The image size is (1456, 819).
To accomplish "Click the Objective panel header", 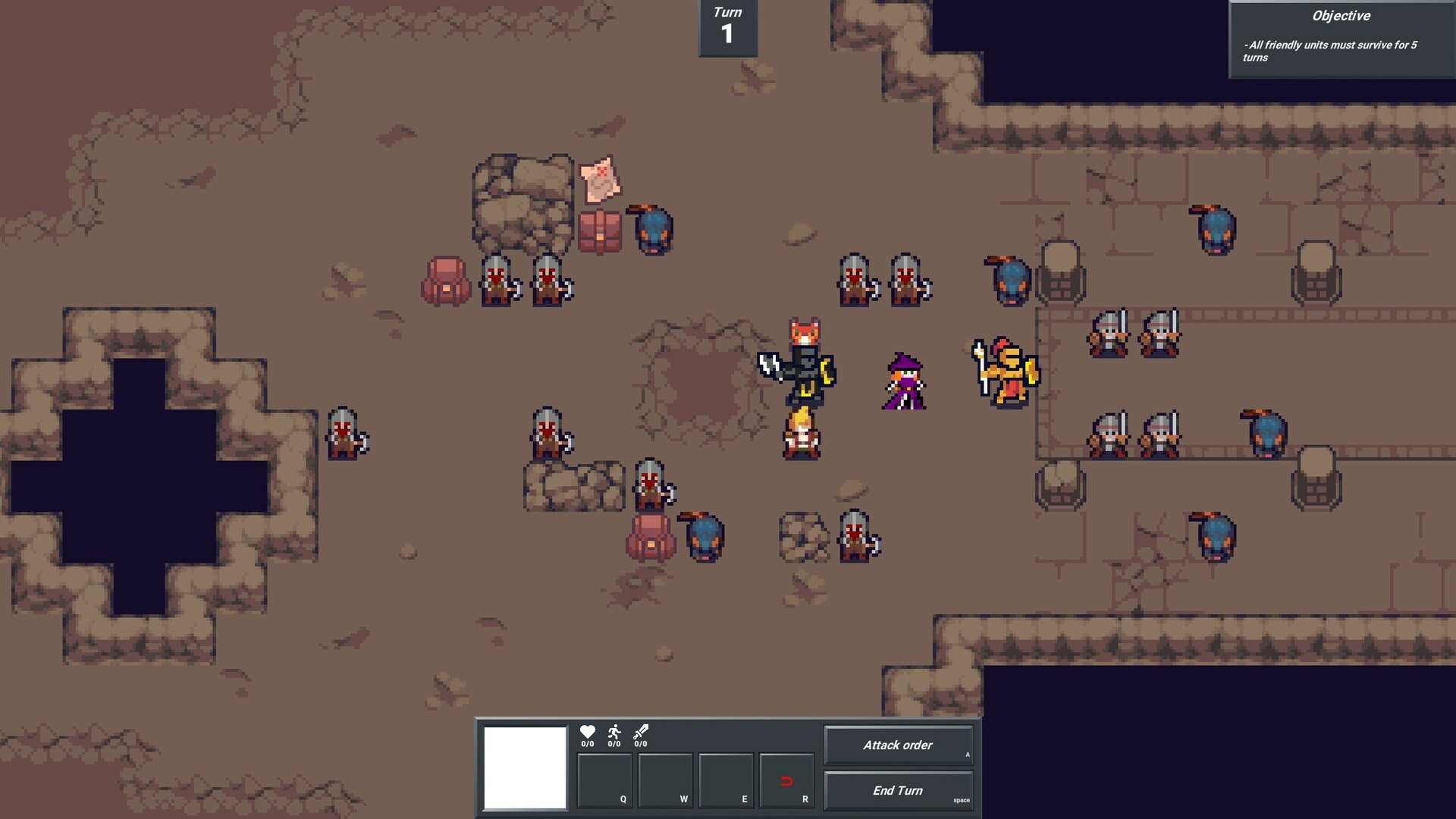I will [1341, 15].
